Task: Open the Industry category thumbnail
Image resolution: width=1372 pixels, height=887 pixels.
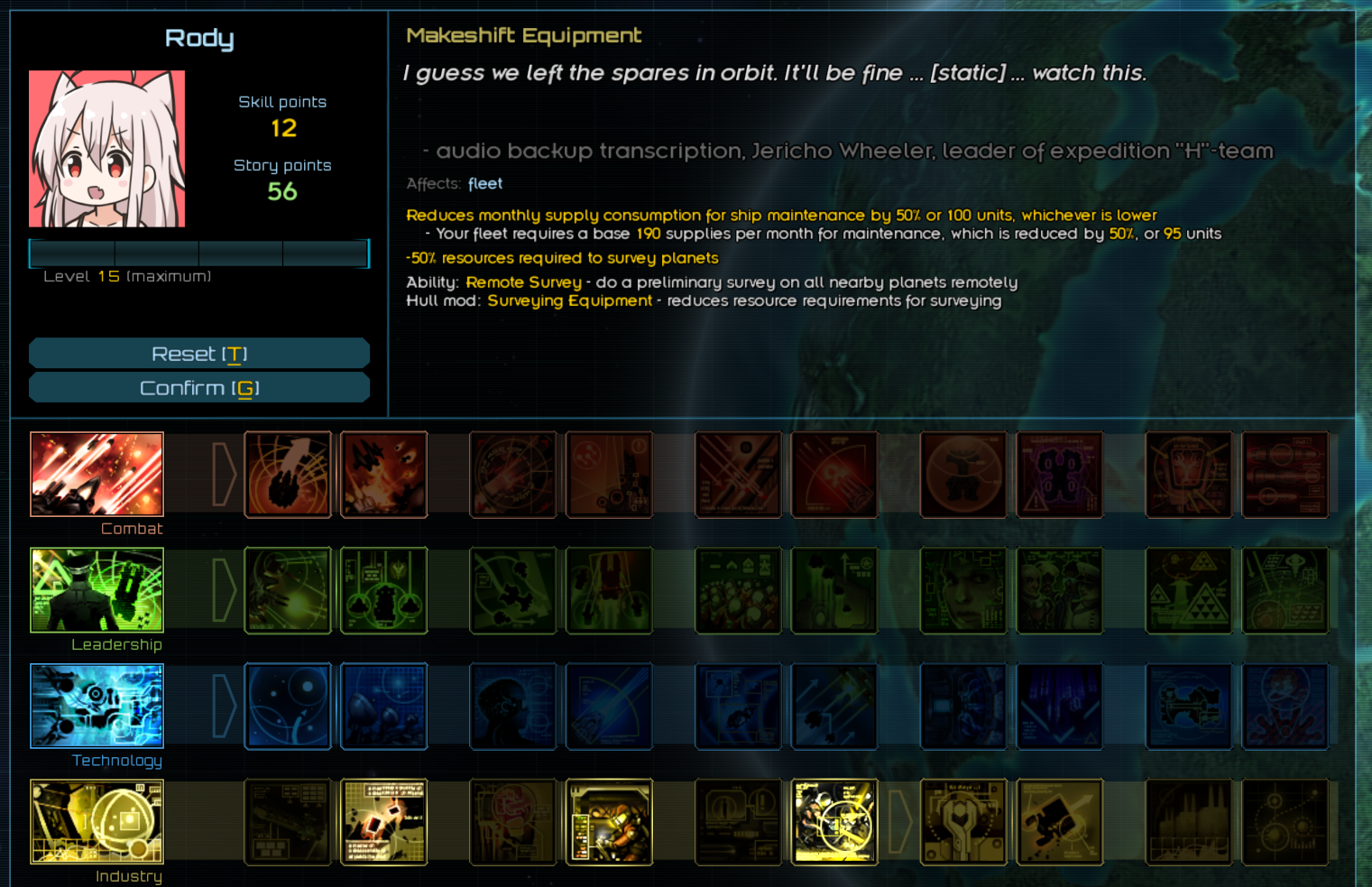Action: pos(97,822)
